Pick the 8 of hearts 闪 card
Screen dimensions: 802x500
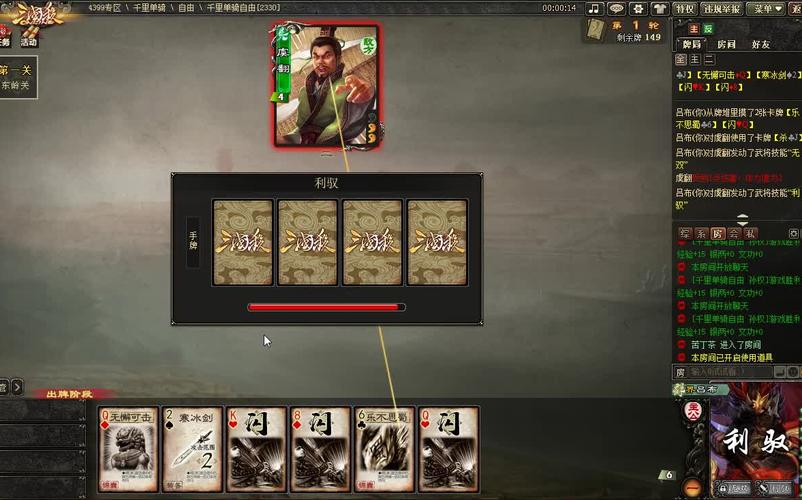click(x=320, y=448)
